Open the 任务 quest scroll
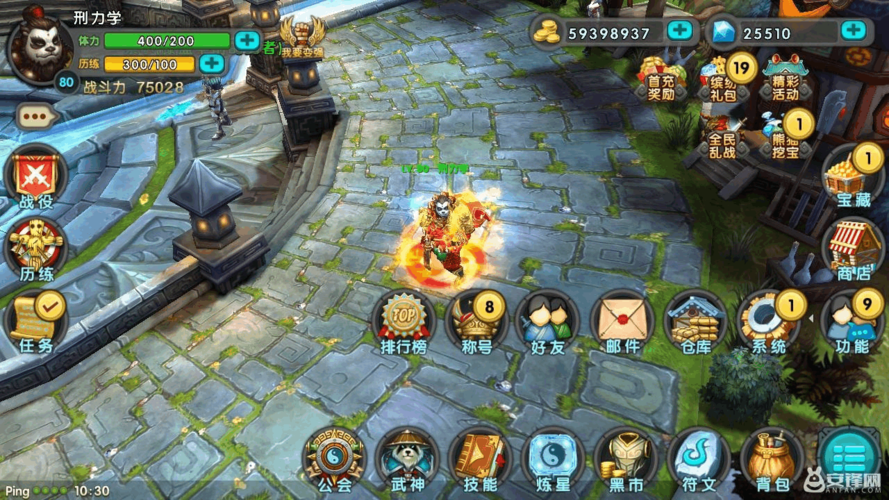This screenshot has width=889, height=500. tap(36, 319)
